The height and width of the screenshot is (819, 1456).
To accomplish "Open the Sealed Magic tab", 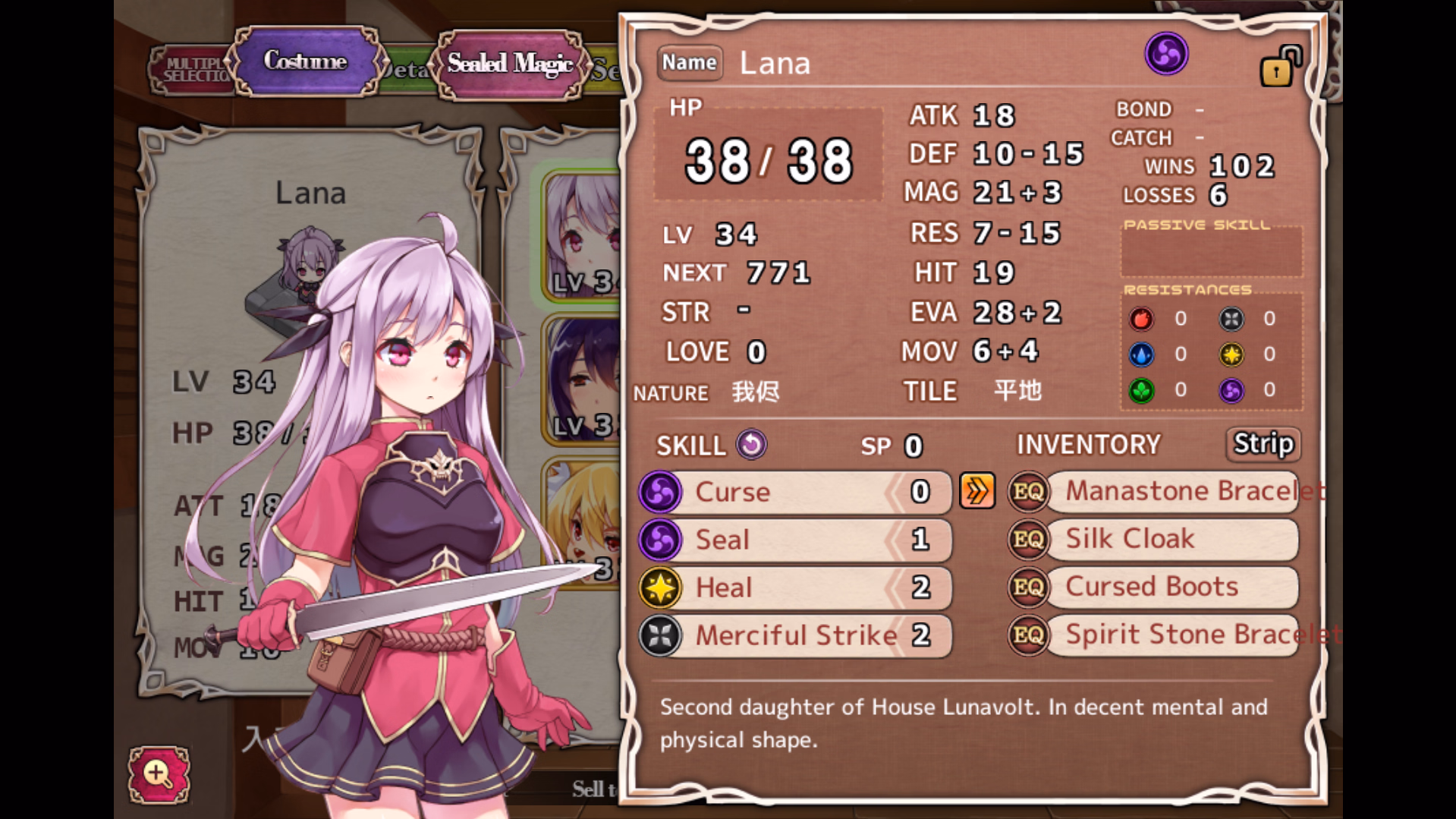I will 510,64.
